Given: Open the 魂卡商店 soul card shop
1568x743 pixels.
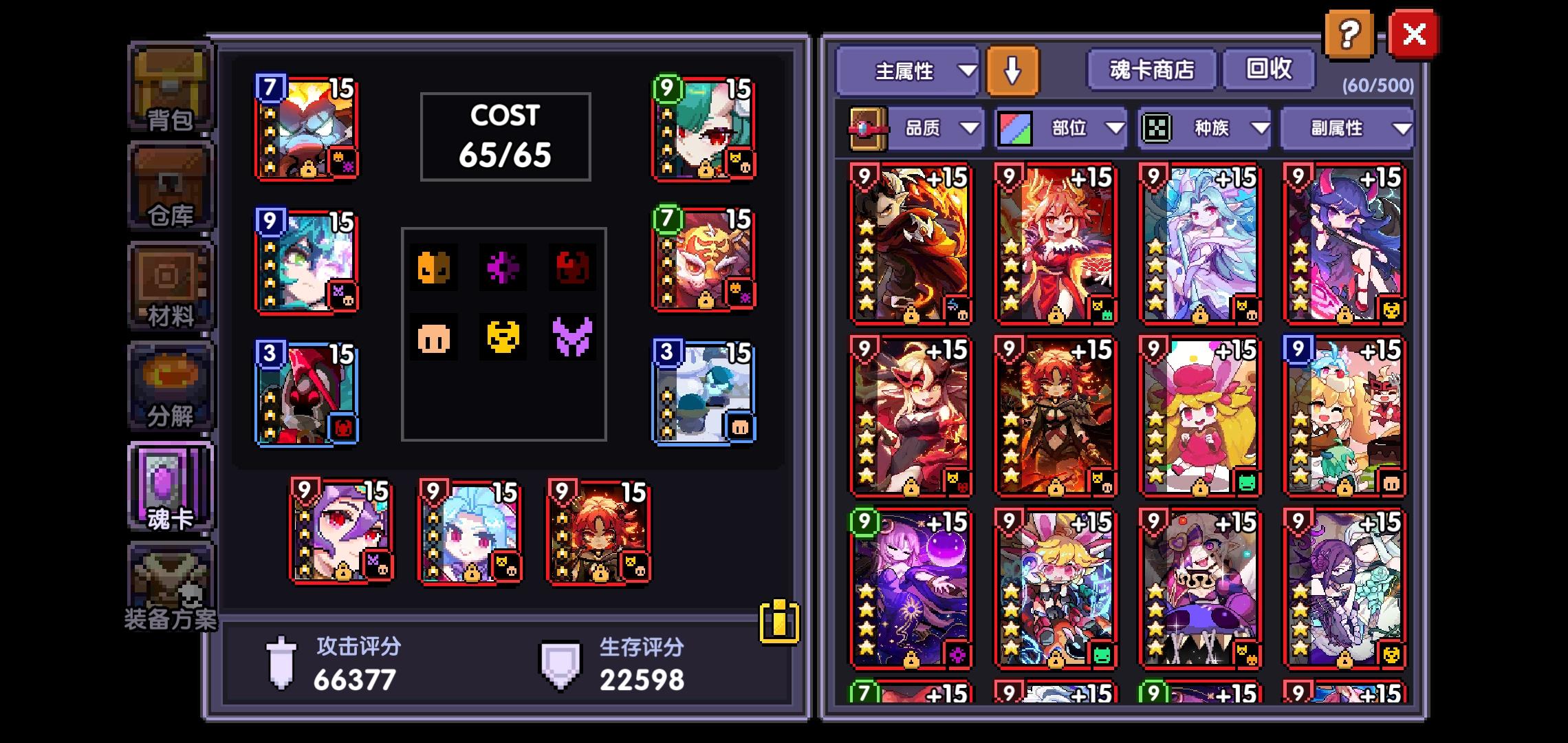Looking at the screenshot, I should 1150,69.
